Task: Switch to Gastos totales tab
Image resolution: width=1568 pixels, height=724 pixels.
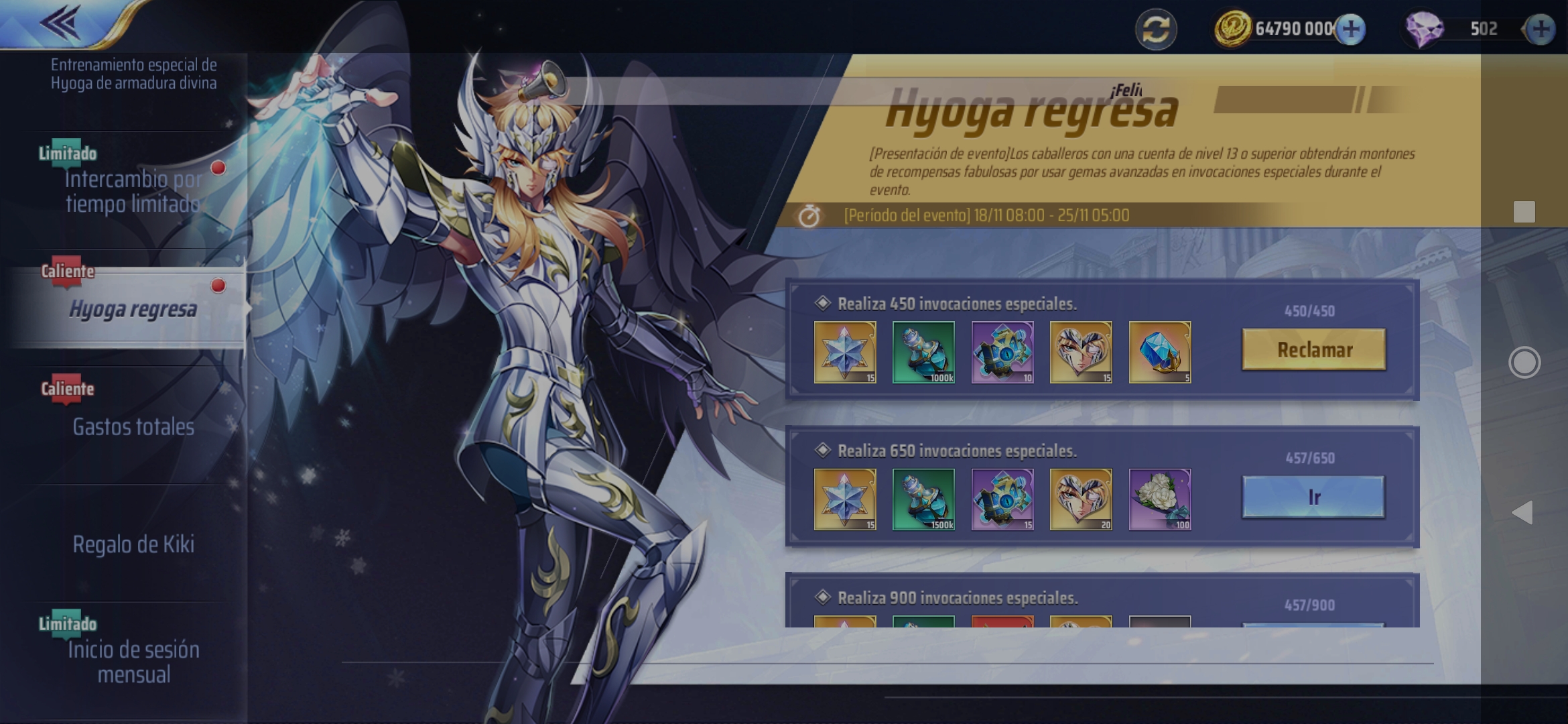Action: [133, 427]
